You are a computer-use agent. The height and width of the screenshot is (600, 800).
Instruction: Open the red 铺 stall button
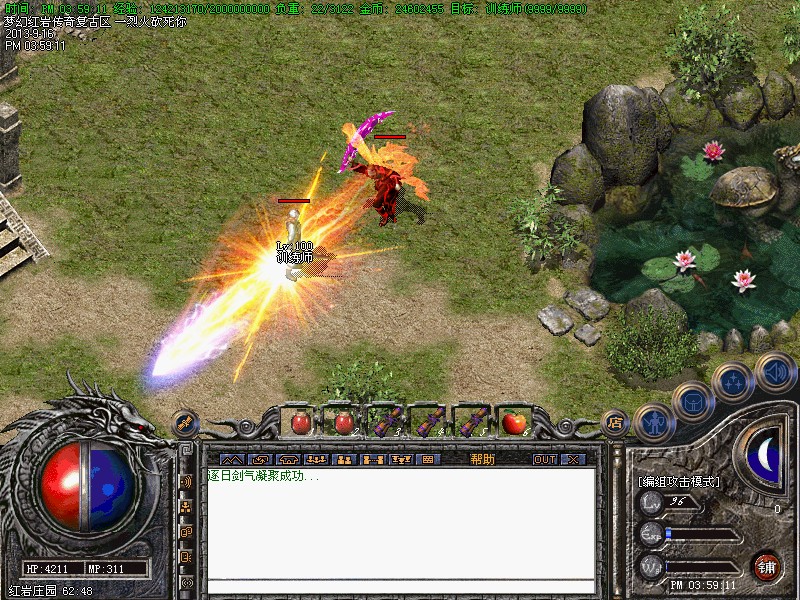pos(766,567)
